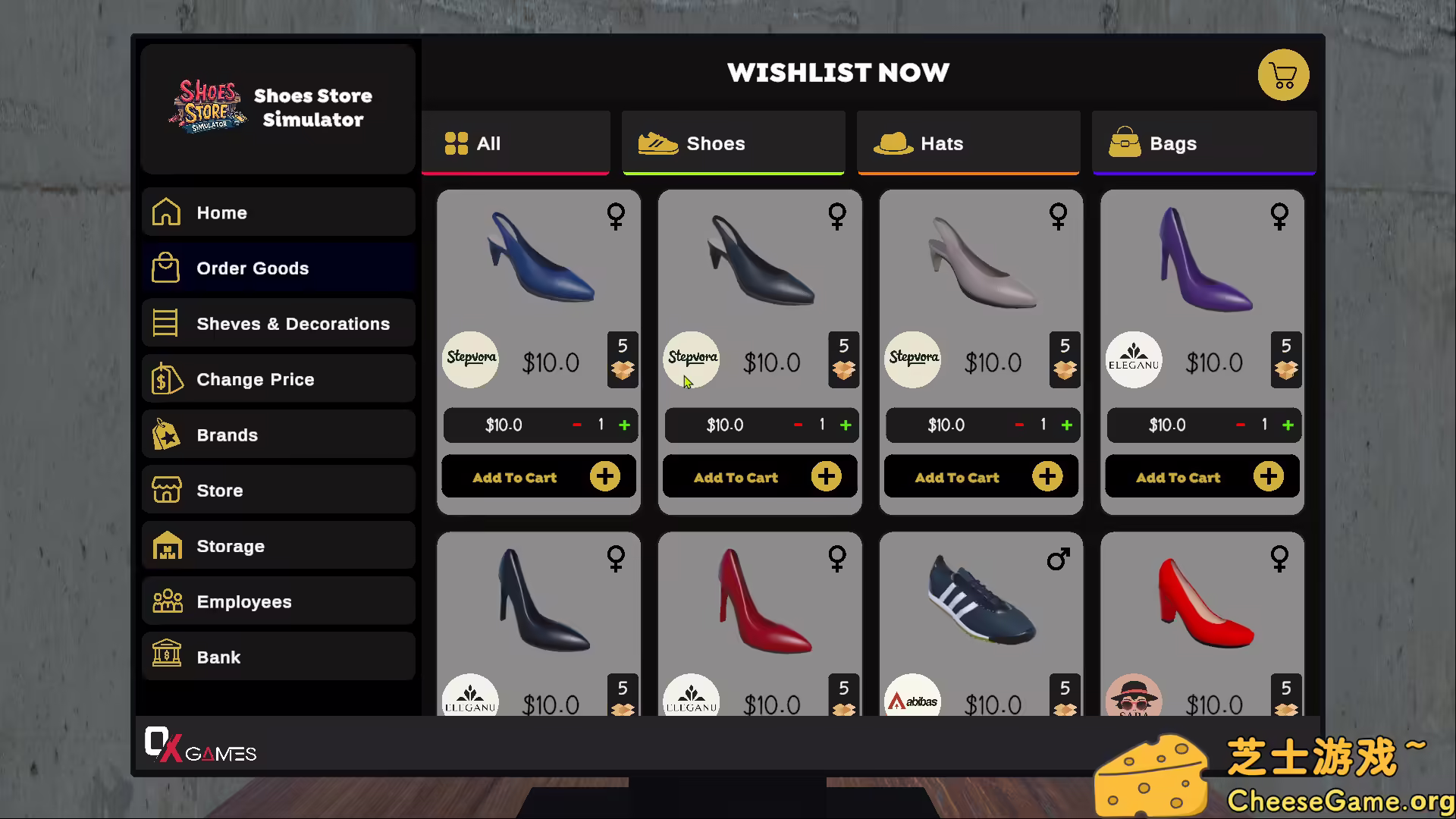Viewport: 1456px width, 819px height.
Task: Open the Bank menu entry
Action: coord(165,657)
